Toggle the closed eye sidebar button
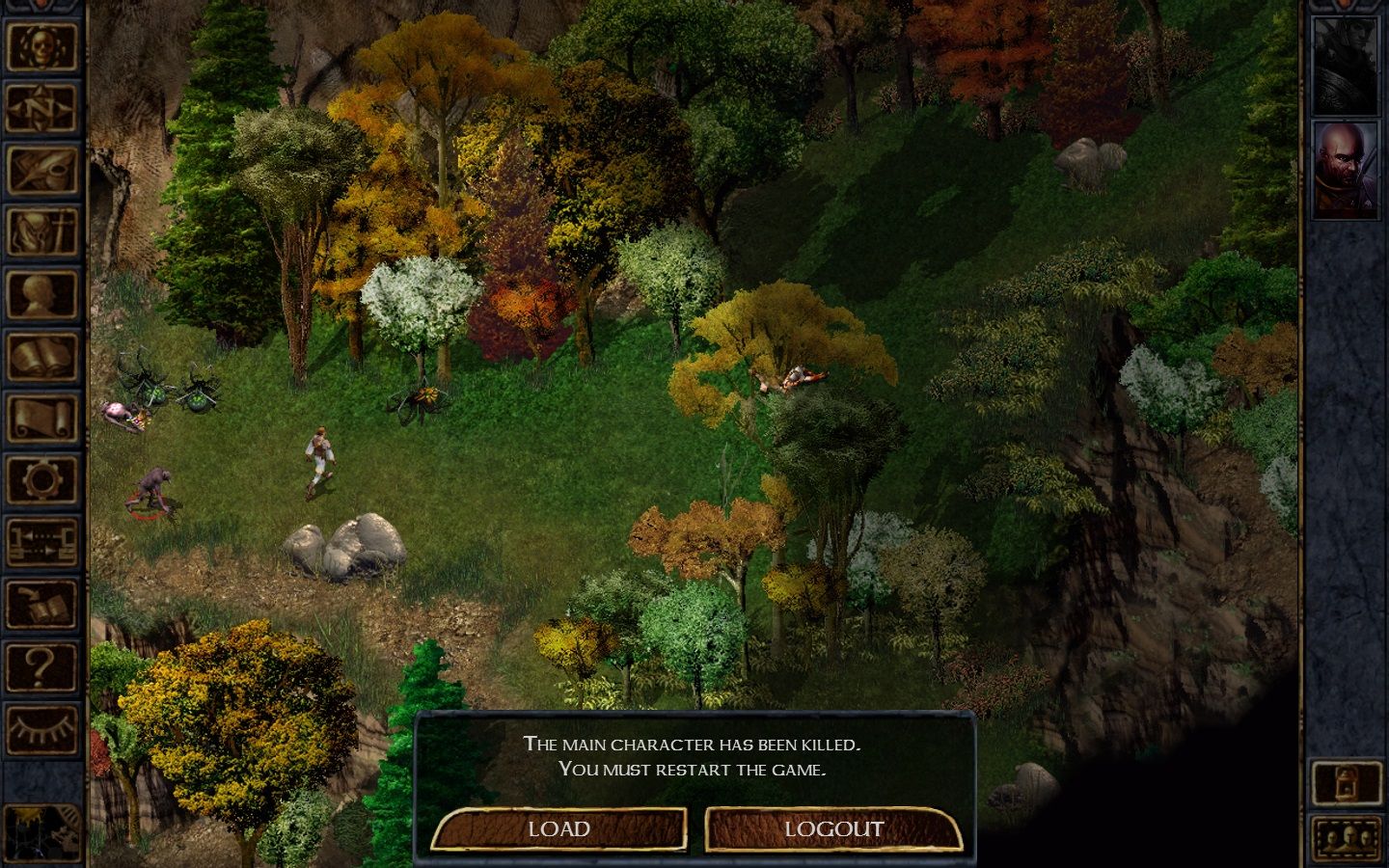 [x=42, y=728]
